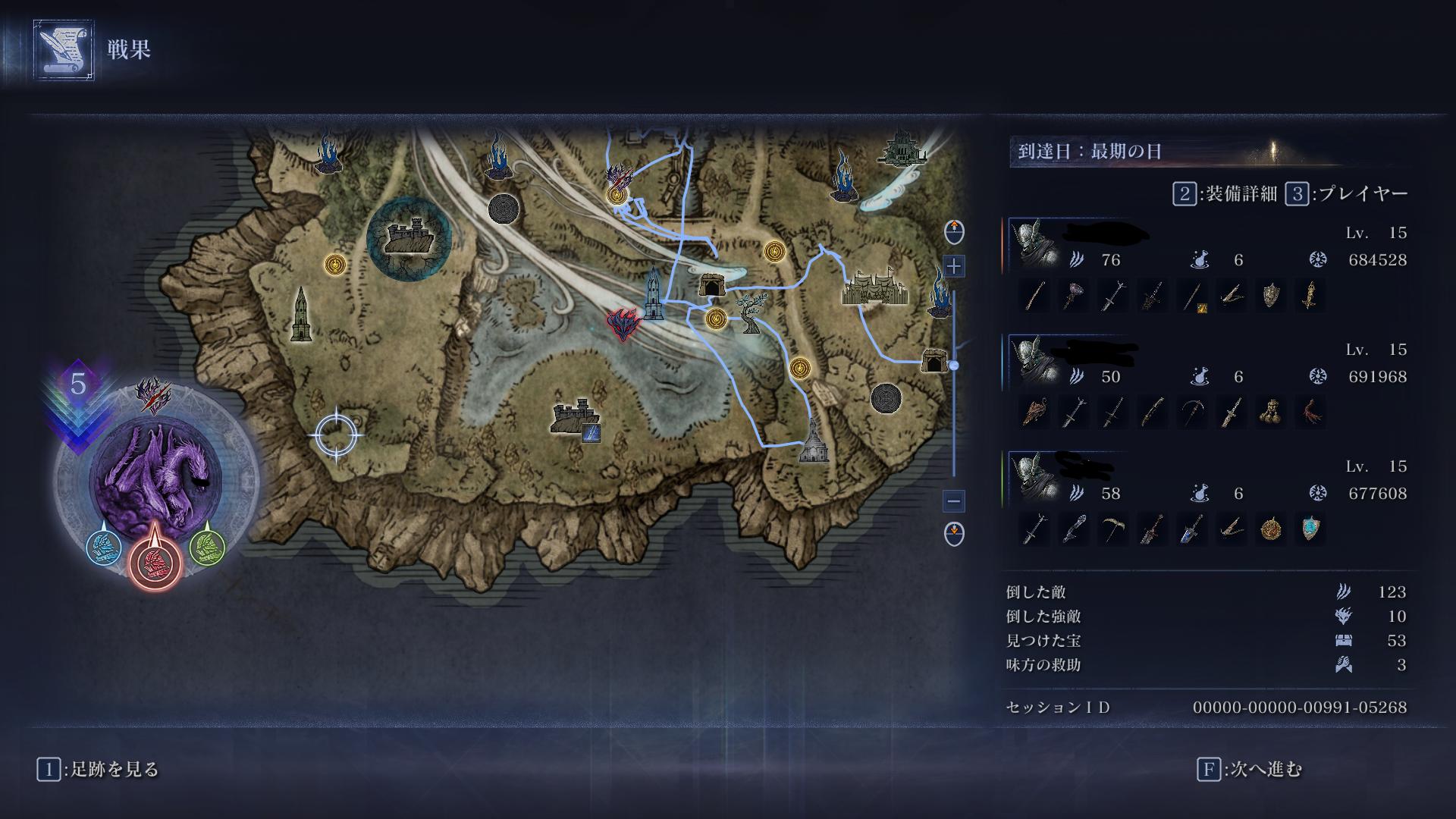
Task: Show footprints with 足跡を見る
Action: 99,770
